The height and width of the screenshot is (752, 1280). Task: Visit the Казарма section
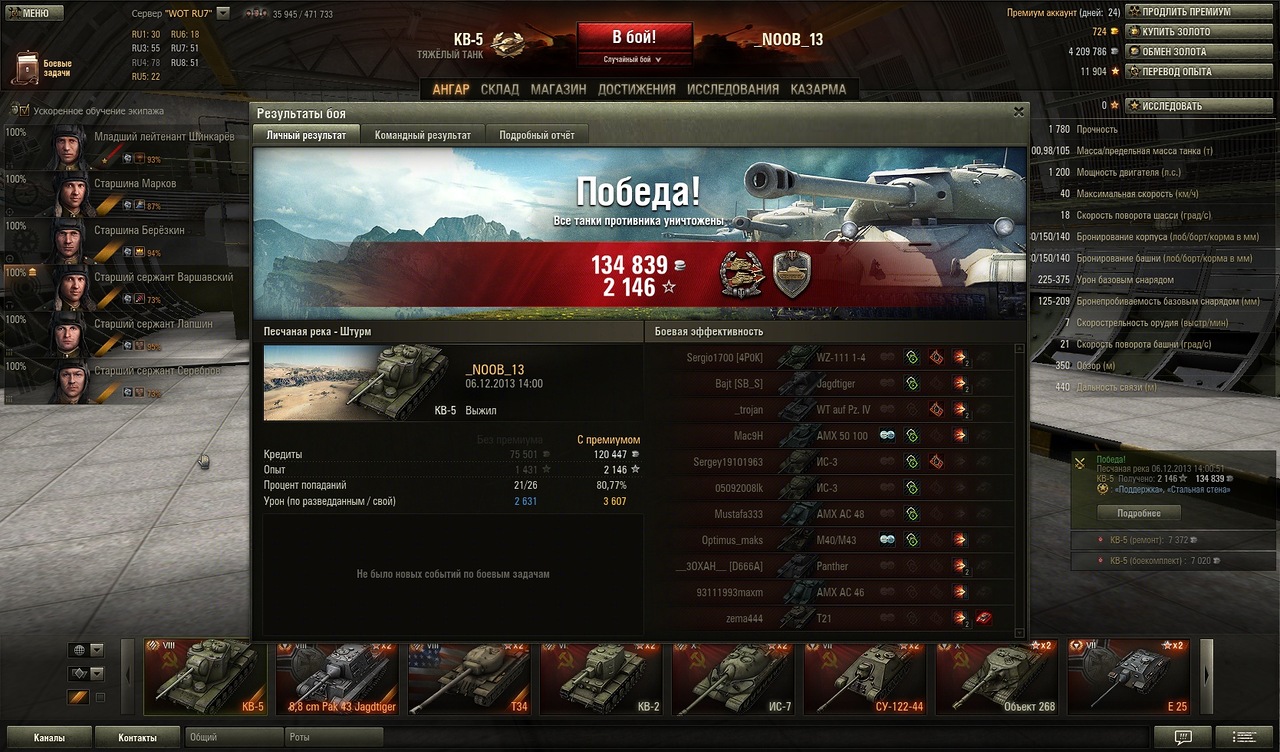[818, 89]
